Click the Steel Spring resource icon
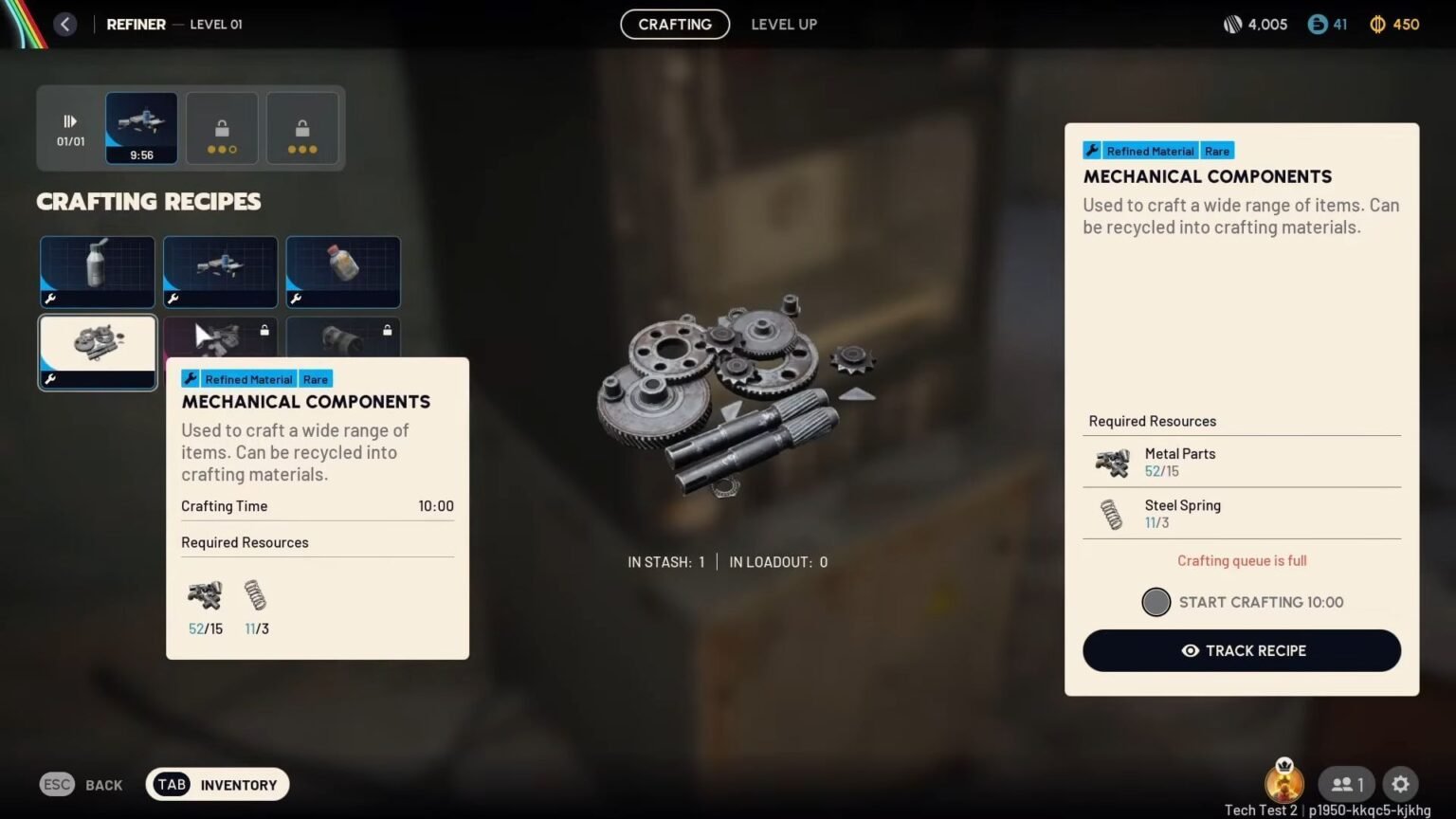The width and height of the screenshot is (1456, 819). pos(1110,513)
